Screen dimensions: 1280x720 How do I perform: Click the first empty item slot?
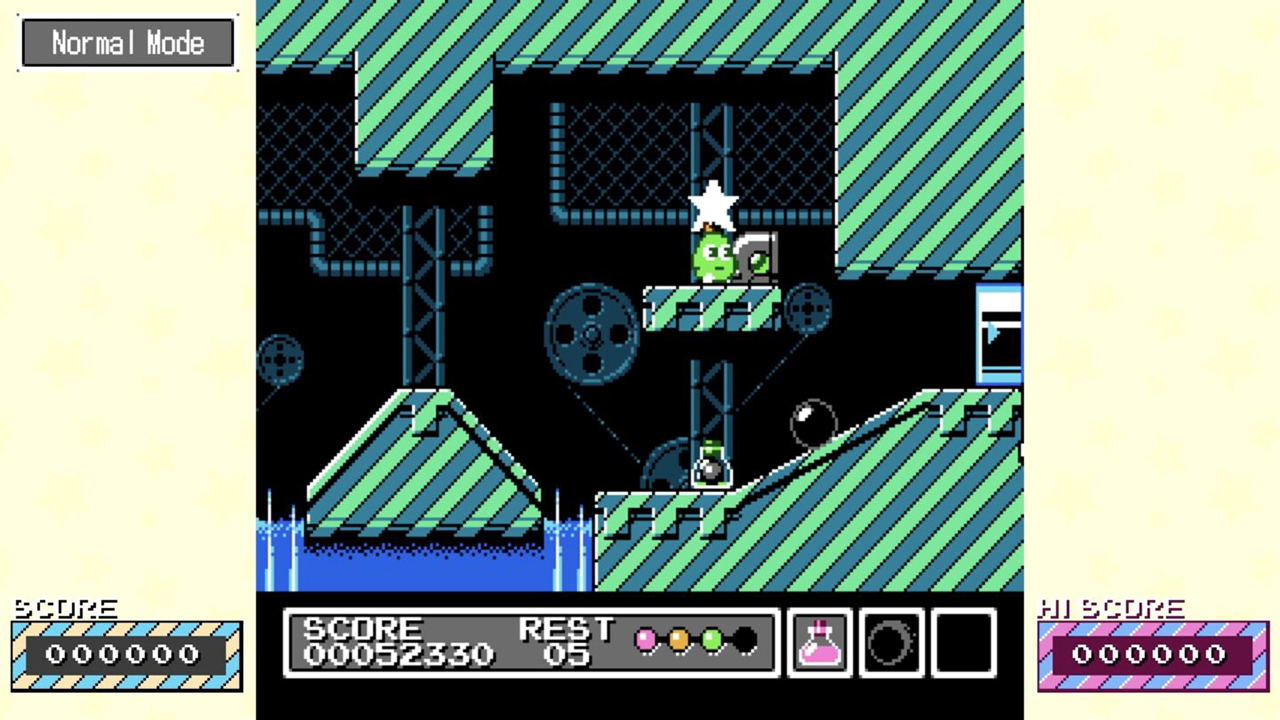click(889, 641)
